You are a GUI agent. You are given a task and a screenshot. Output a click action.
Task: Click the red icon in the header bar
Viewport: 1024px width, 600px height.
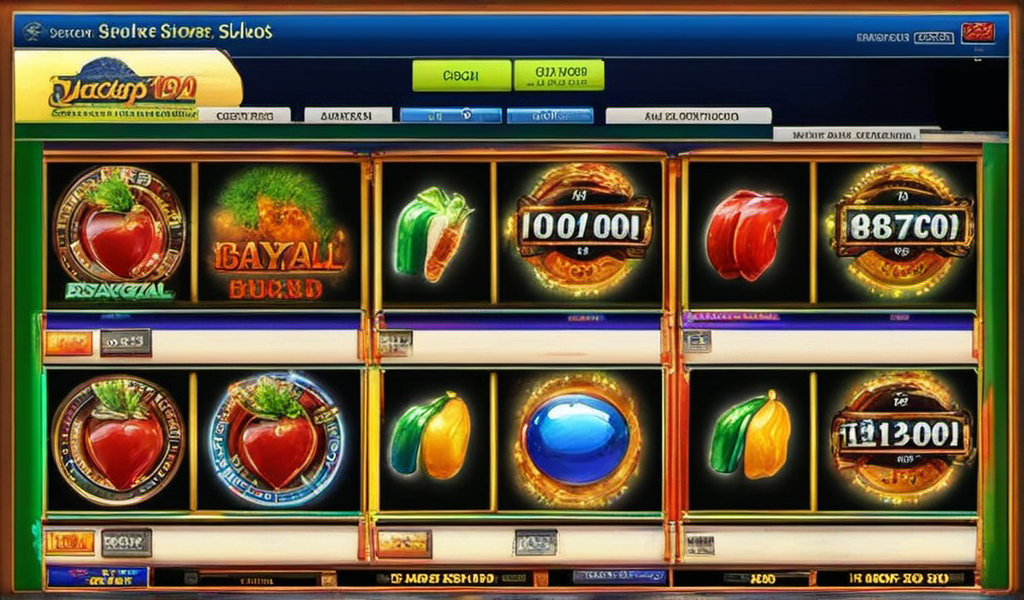point(977,33)
